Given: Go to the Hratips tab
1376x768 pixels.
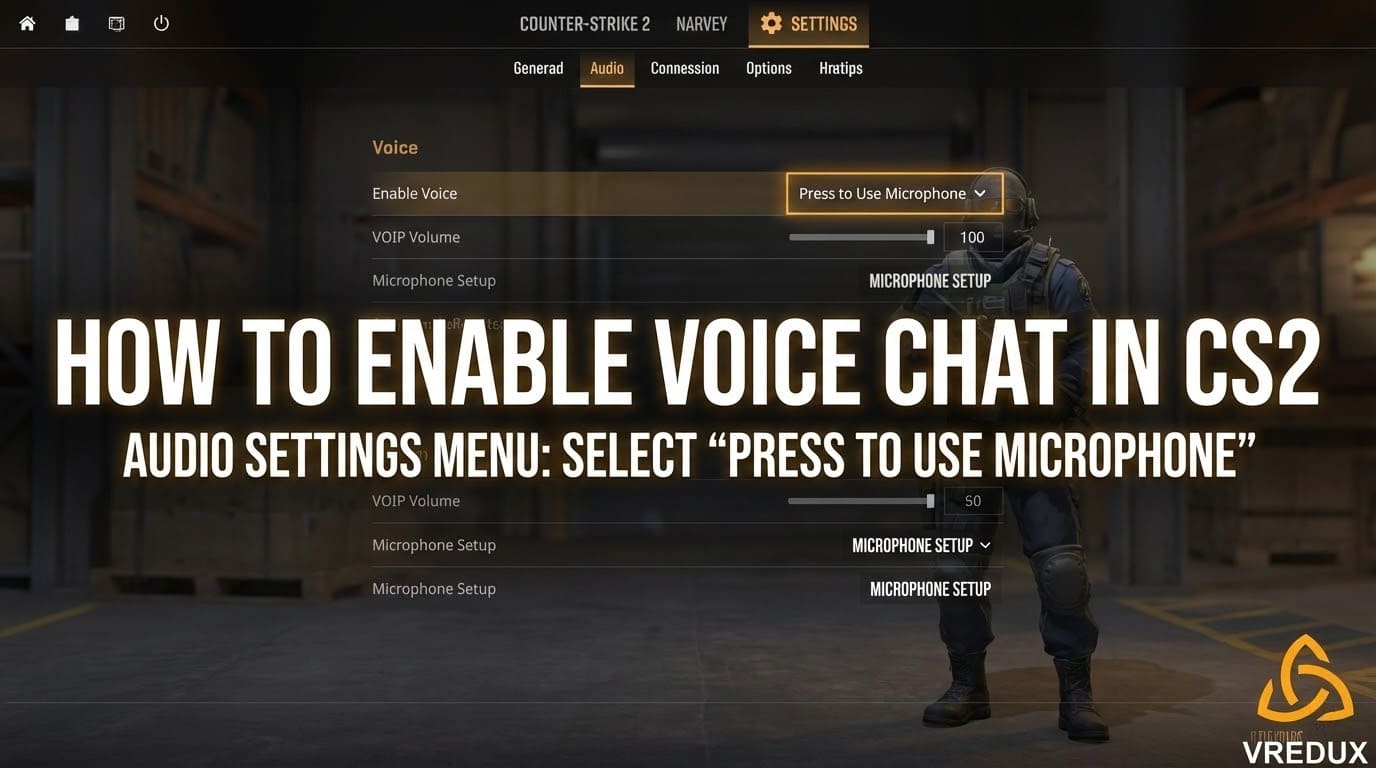Looking at the screenshot, I should tap(840, 68).
